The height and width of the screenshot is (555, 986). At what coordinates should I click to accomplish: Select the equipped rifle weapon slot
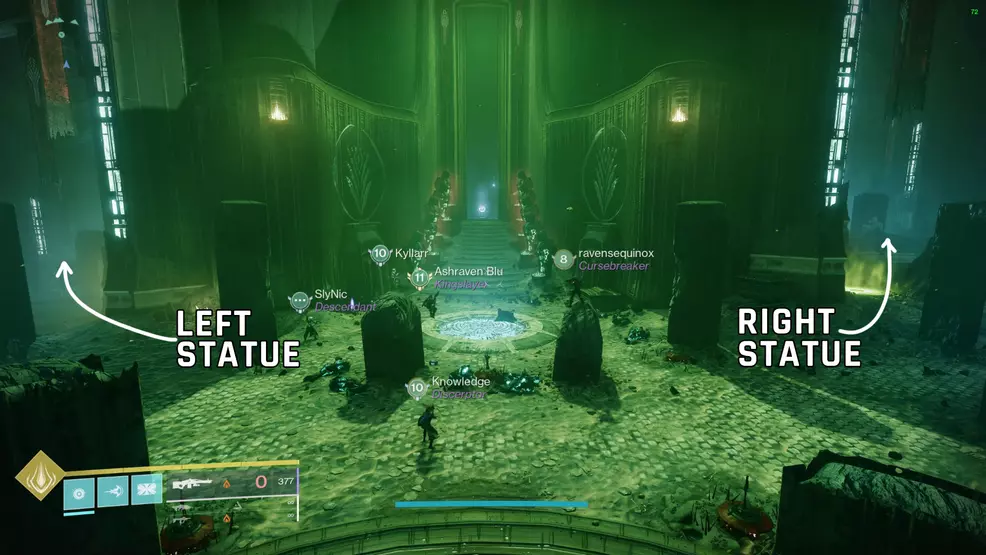point(190,483)
